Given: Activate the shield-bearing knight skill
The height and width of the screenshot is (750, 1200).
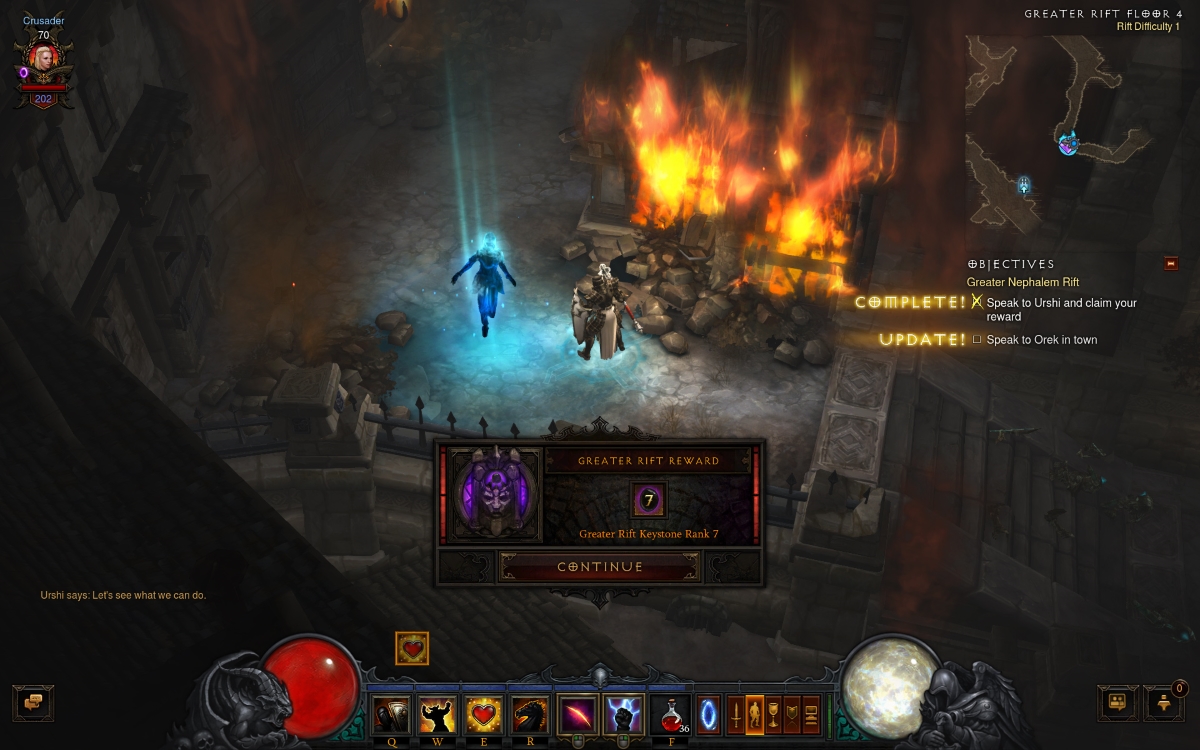Looking at the screenshot, I should point(391,715).
